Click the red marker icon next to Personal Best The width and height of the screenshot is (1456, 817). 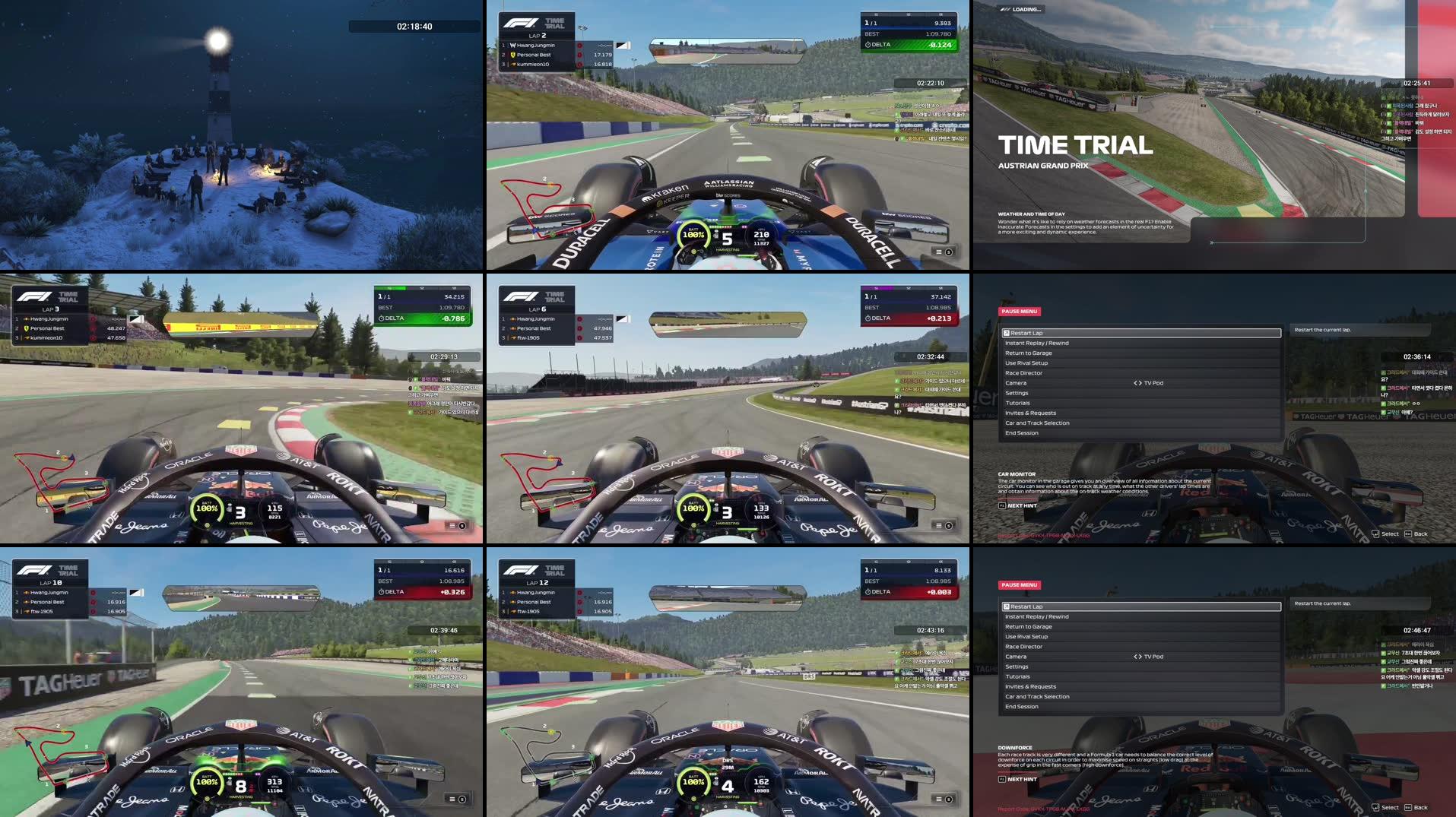click(579, 54)
